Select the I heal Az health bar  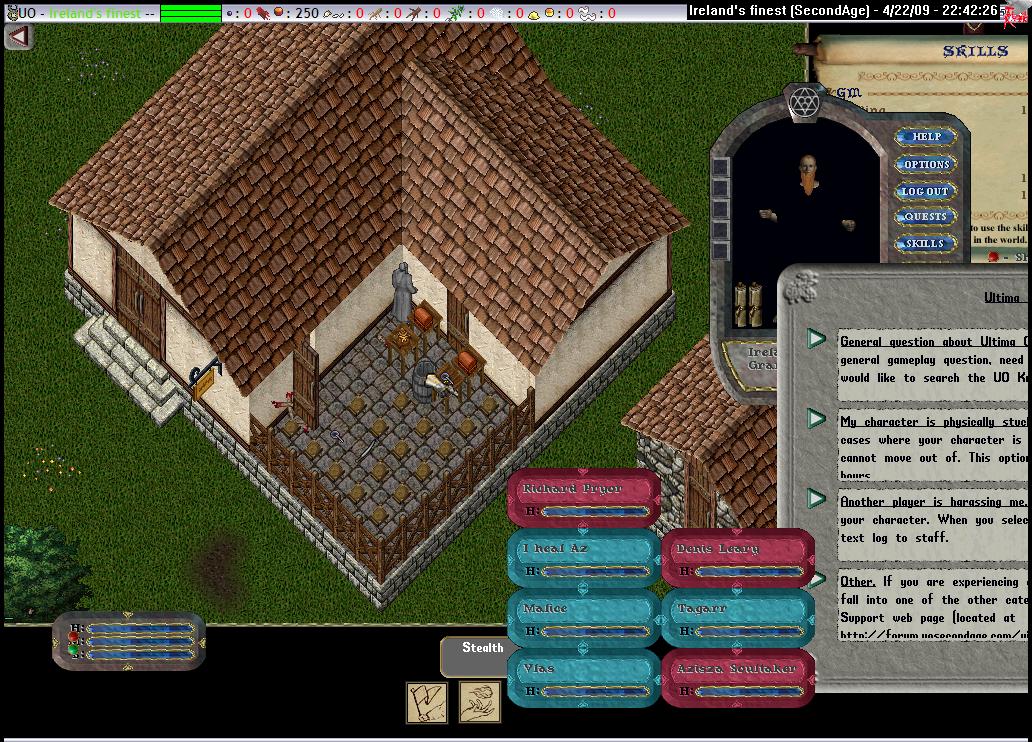584,559
